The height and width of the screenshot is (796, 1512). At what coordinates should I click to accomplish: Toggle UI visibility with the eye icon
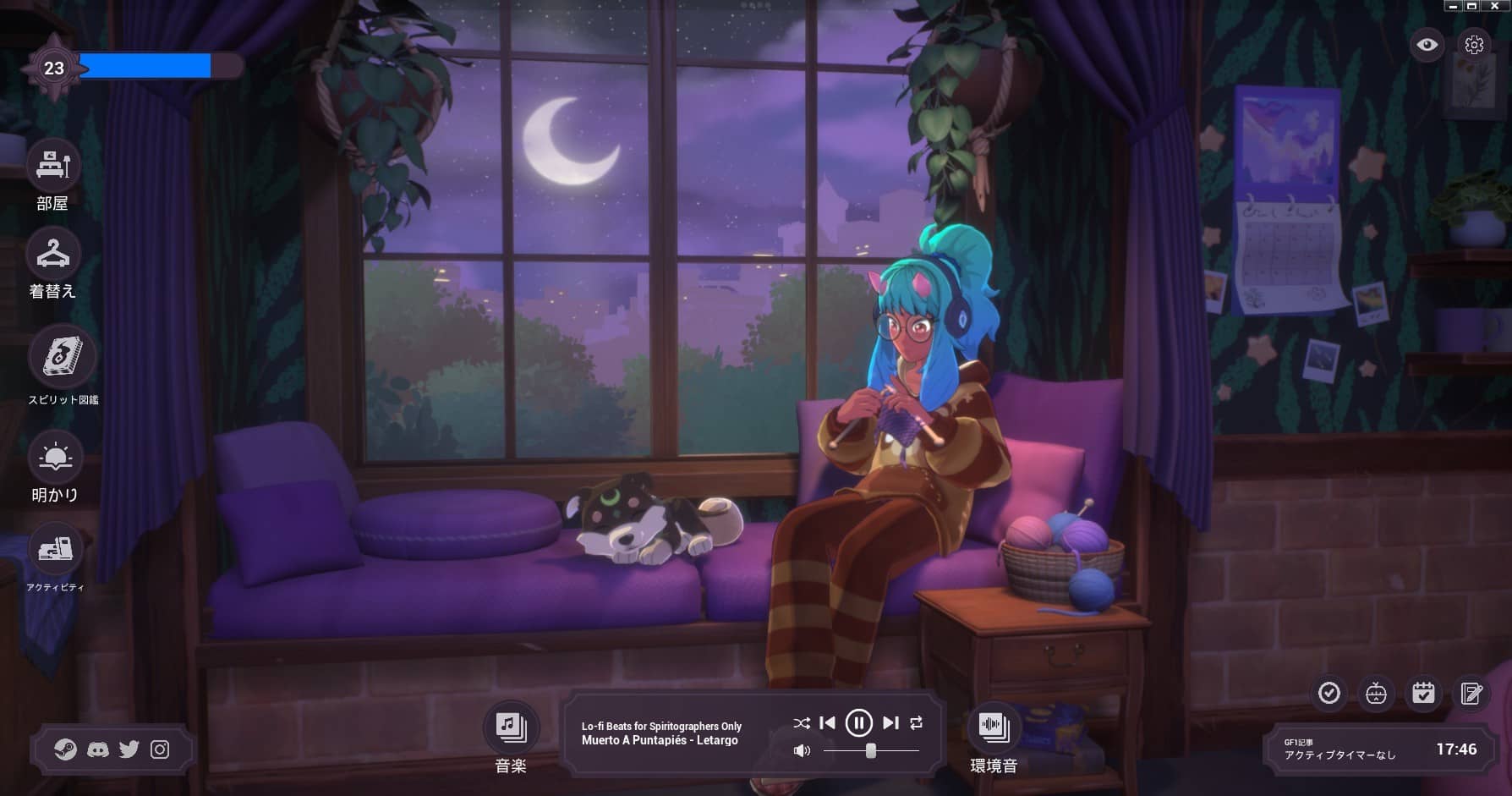click(x=1427, y=46)
